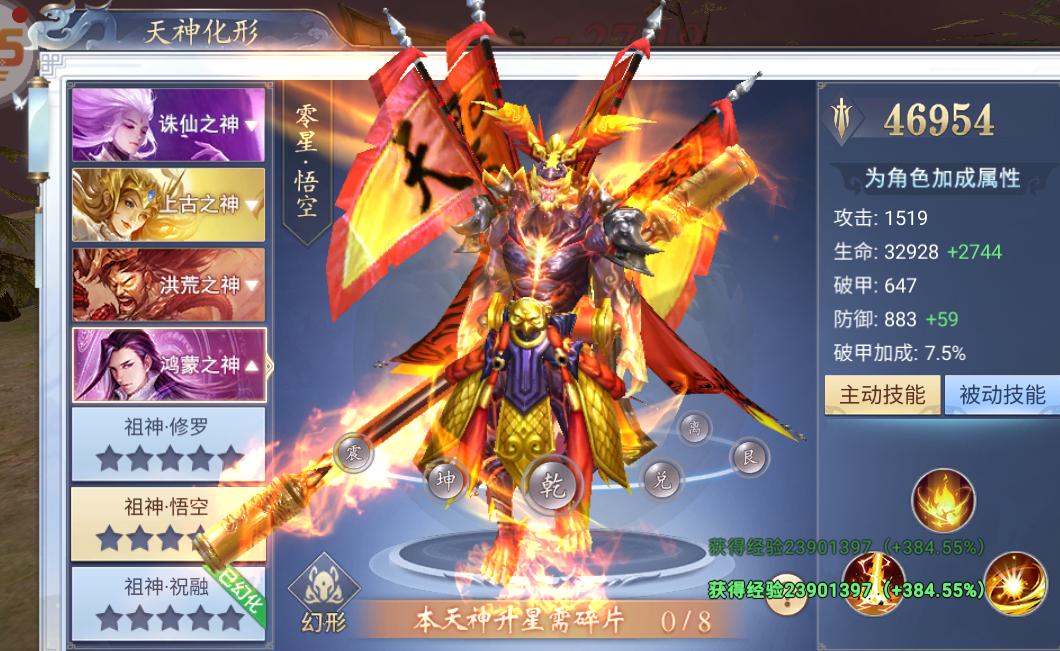Select 祖神·修罗 from the list
Screen dimensions: 1060x651
[168, 443]
